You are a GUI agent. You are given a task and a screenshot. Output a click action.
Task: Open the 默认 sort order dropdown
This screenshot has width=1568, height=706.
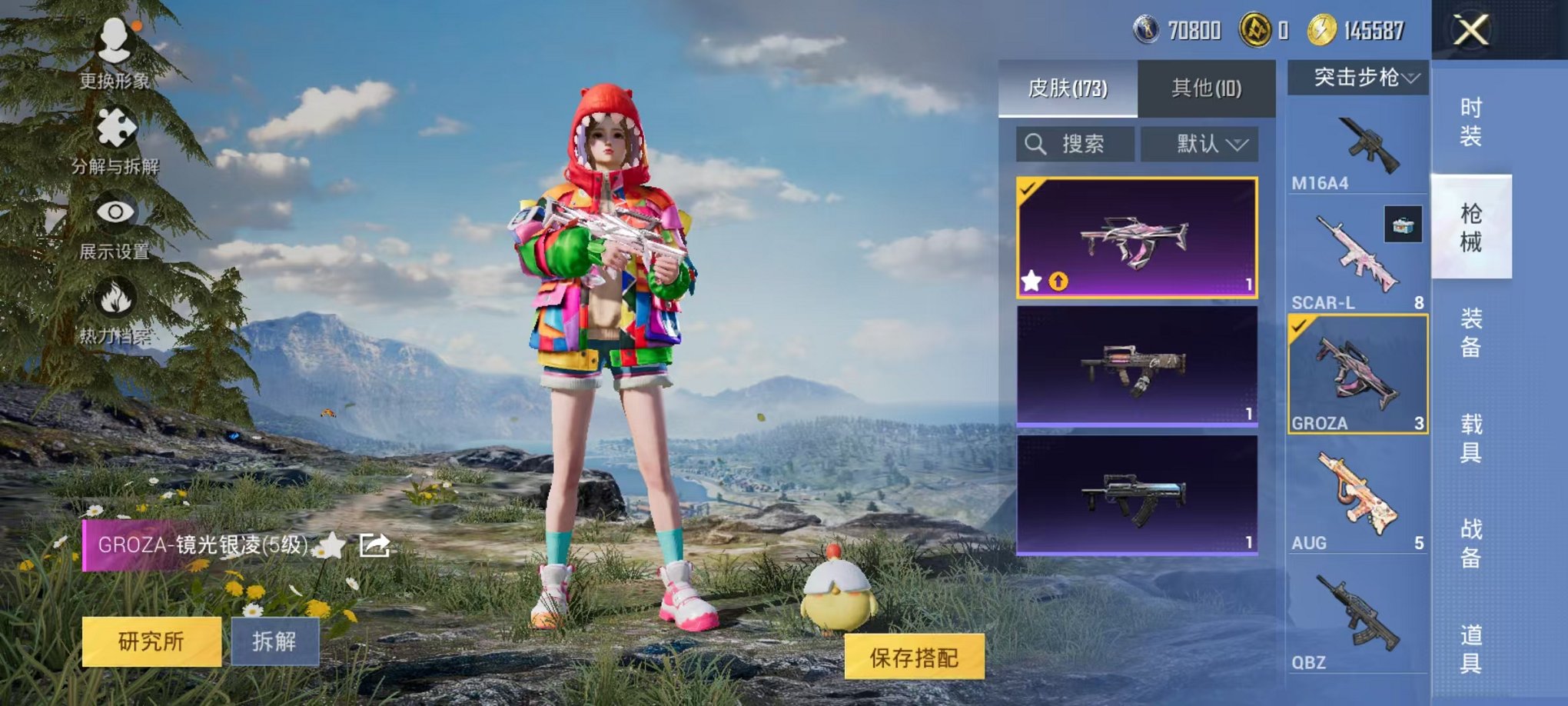coord(1205,144)
